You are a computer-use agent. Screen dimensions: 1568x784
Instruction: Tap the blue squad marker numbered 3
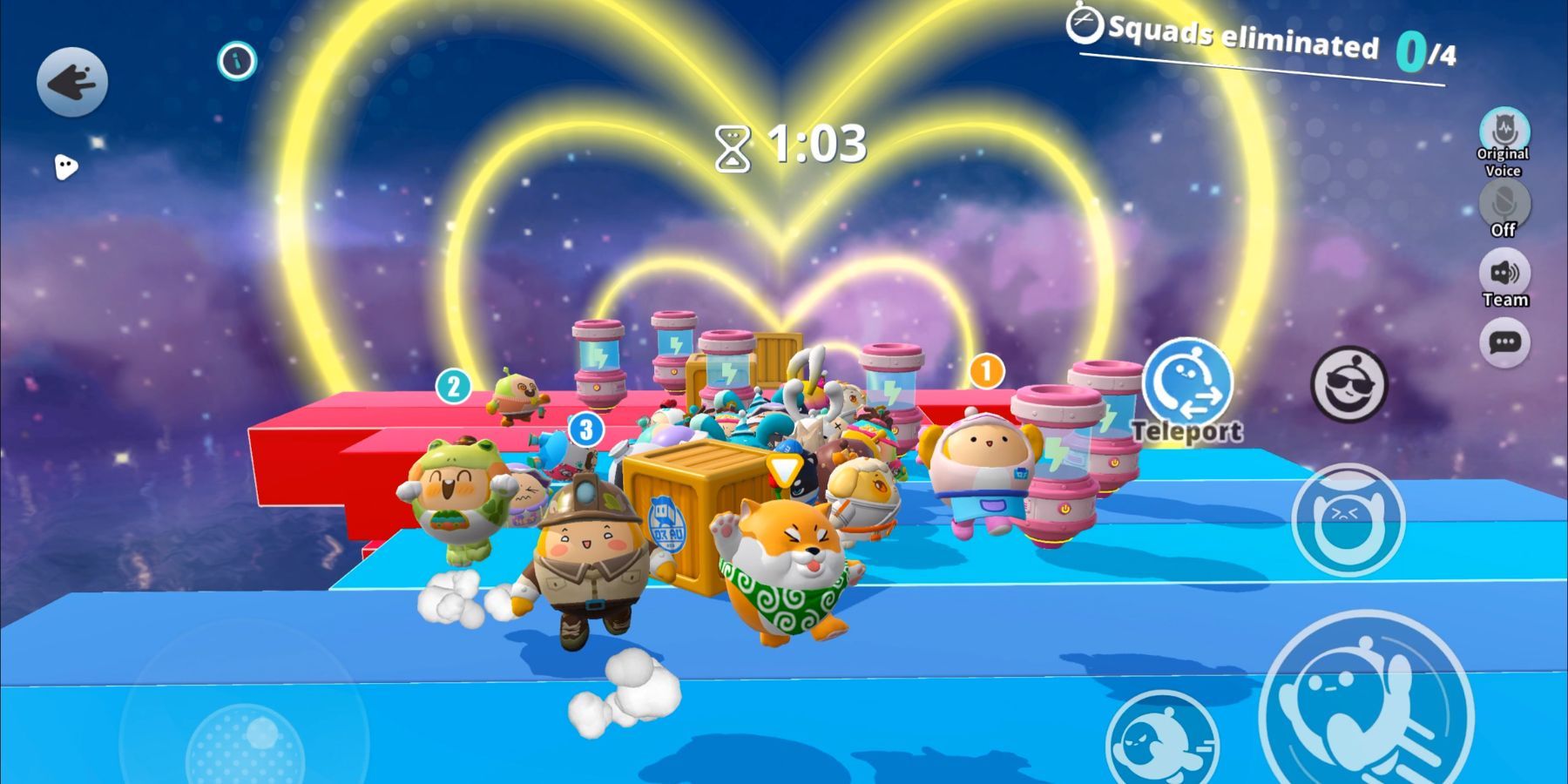pyautogui.click(x=585, y=428)
